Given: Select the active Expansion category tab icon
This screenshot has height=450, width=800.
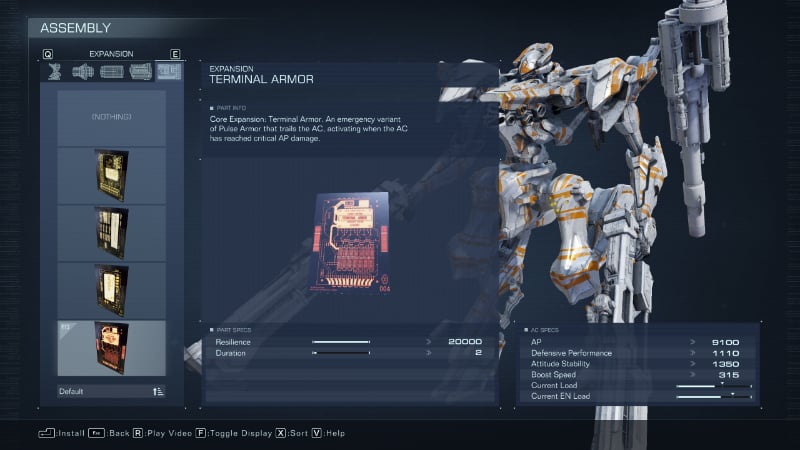Looking at the screenshot, I should pyautogui.click(x=169, y=71).
